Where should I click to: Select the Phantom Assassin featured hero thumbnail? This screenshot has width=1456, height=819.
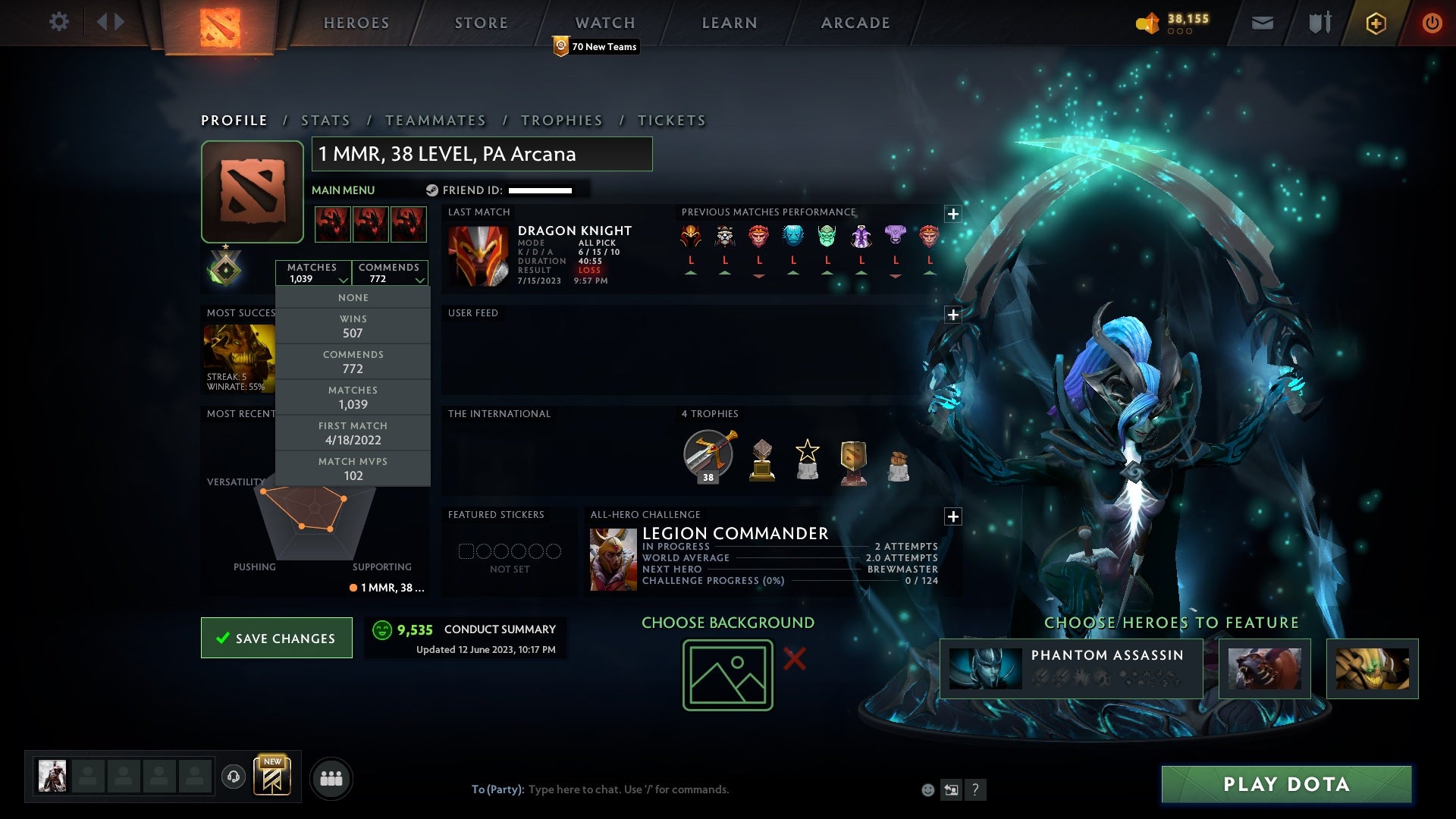click(985, 668)
